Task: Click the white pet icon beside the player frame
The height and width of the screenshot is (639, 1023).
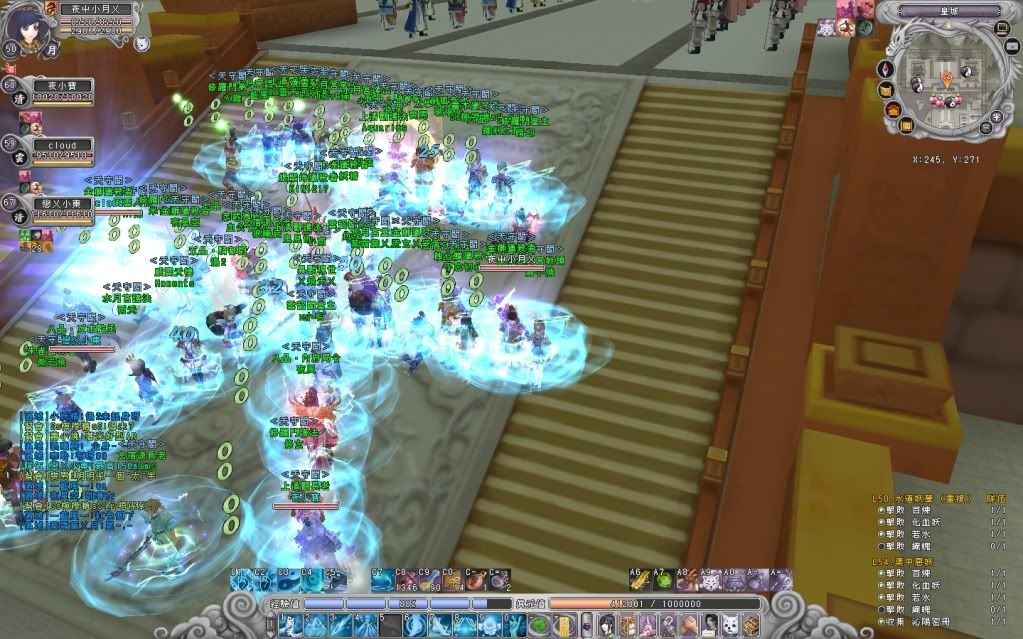Action: click(142, 43)
